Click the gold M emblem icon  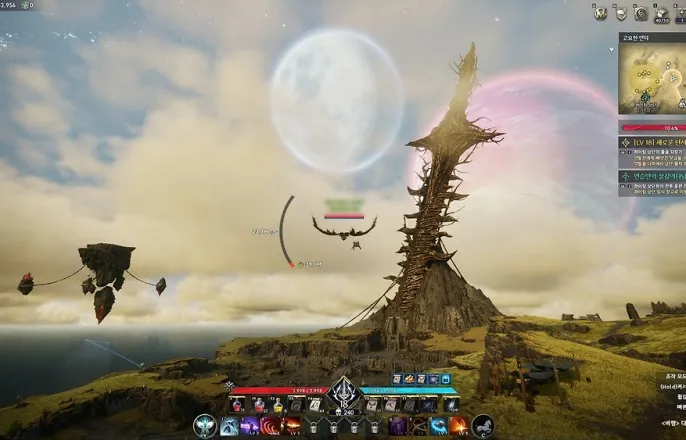(x=601, y=13)
